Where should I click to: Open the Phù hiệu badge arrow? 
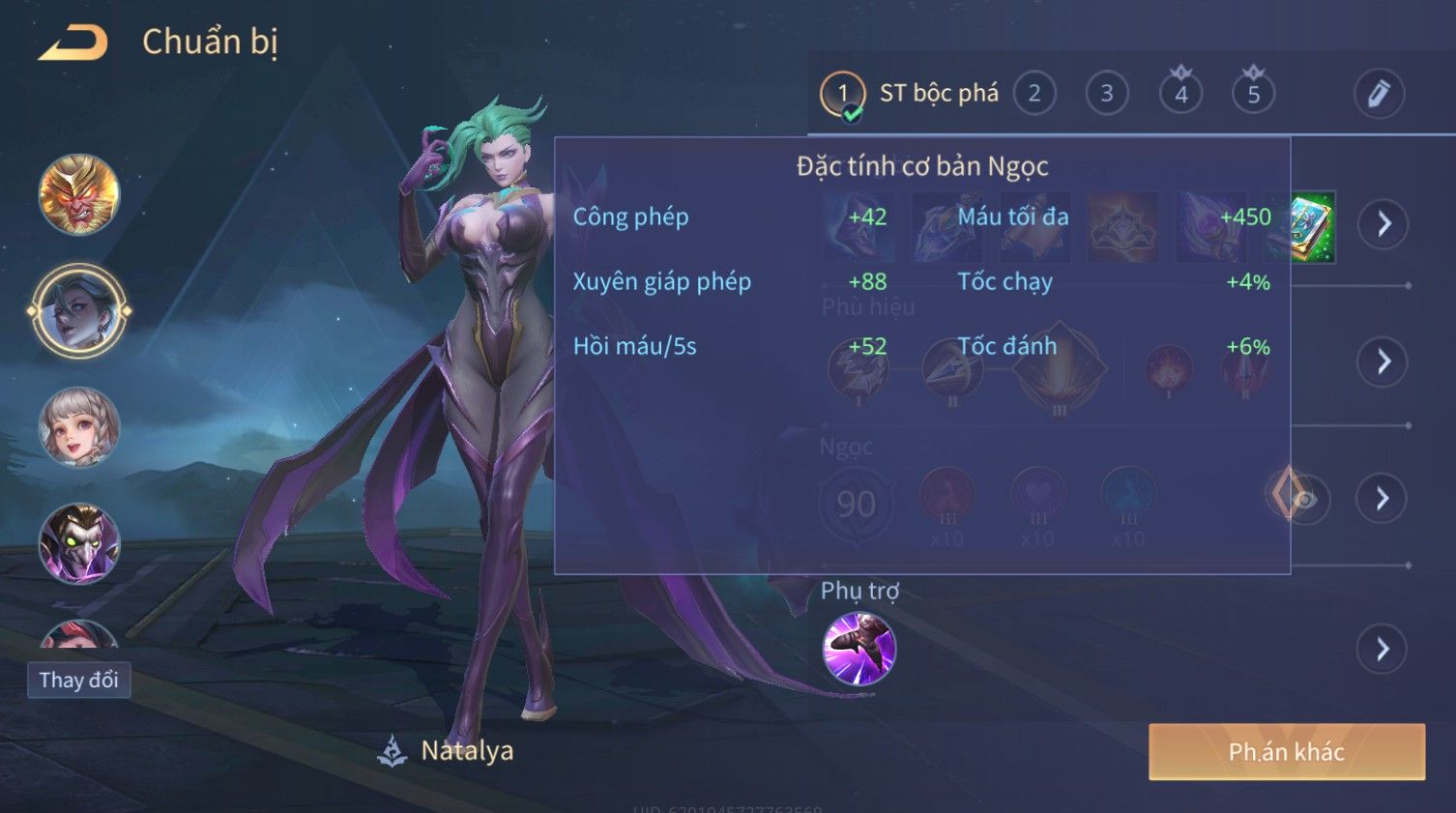pos(1383,362)
